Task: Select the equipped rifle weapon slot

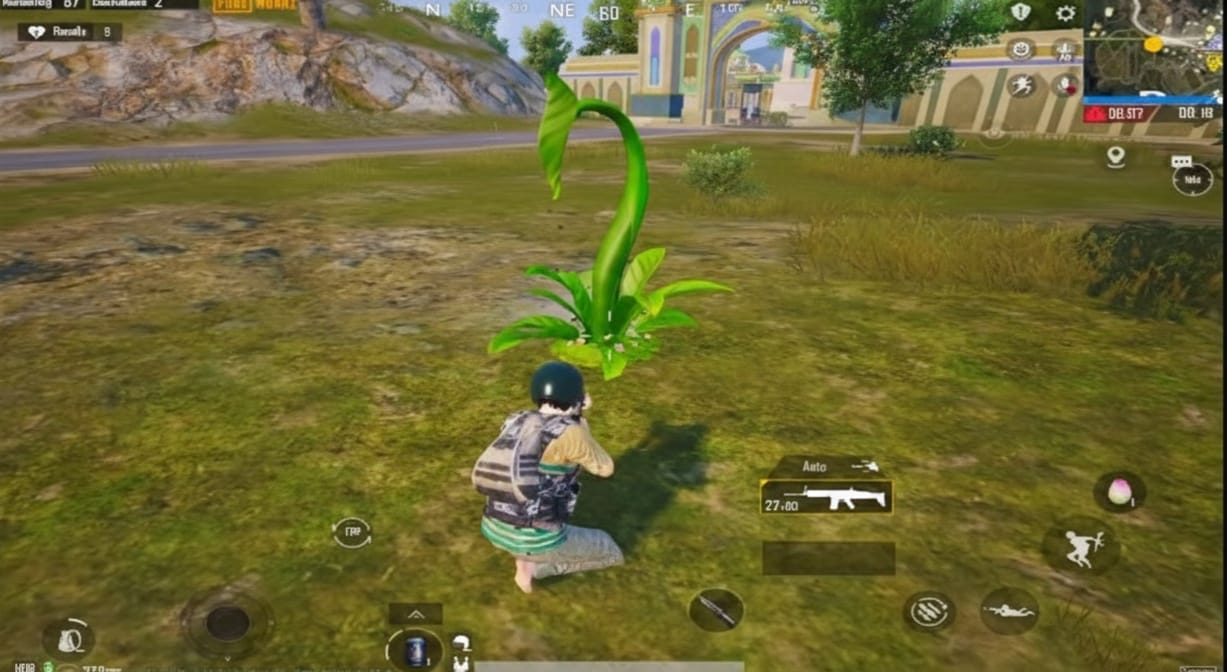Action: click(x=826, y=497)
